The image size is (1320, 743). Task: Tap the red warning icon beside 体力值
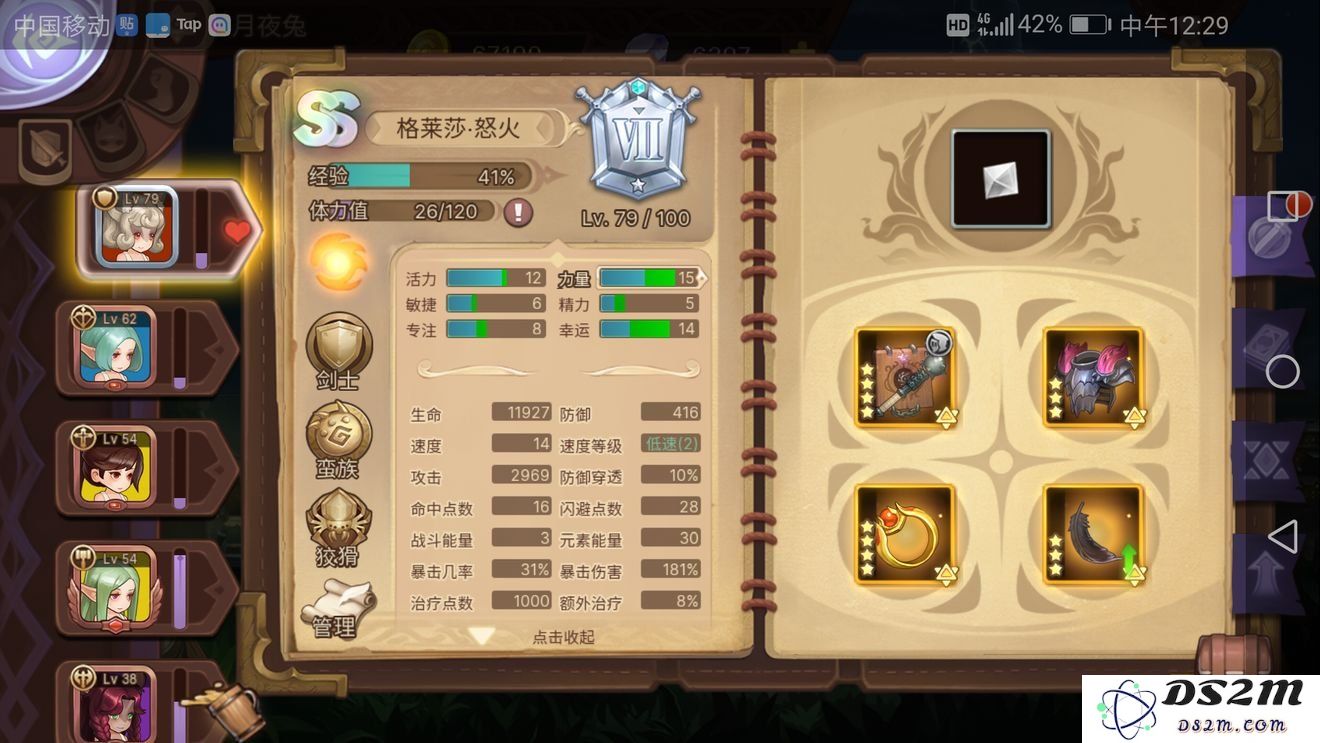coord(519,211)
